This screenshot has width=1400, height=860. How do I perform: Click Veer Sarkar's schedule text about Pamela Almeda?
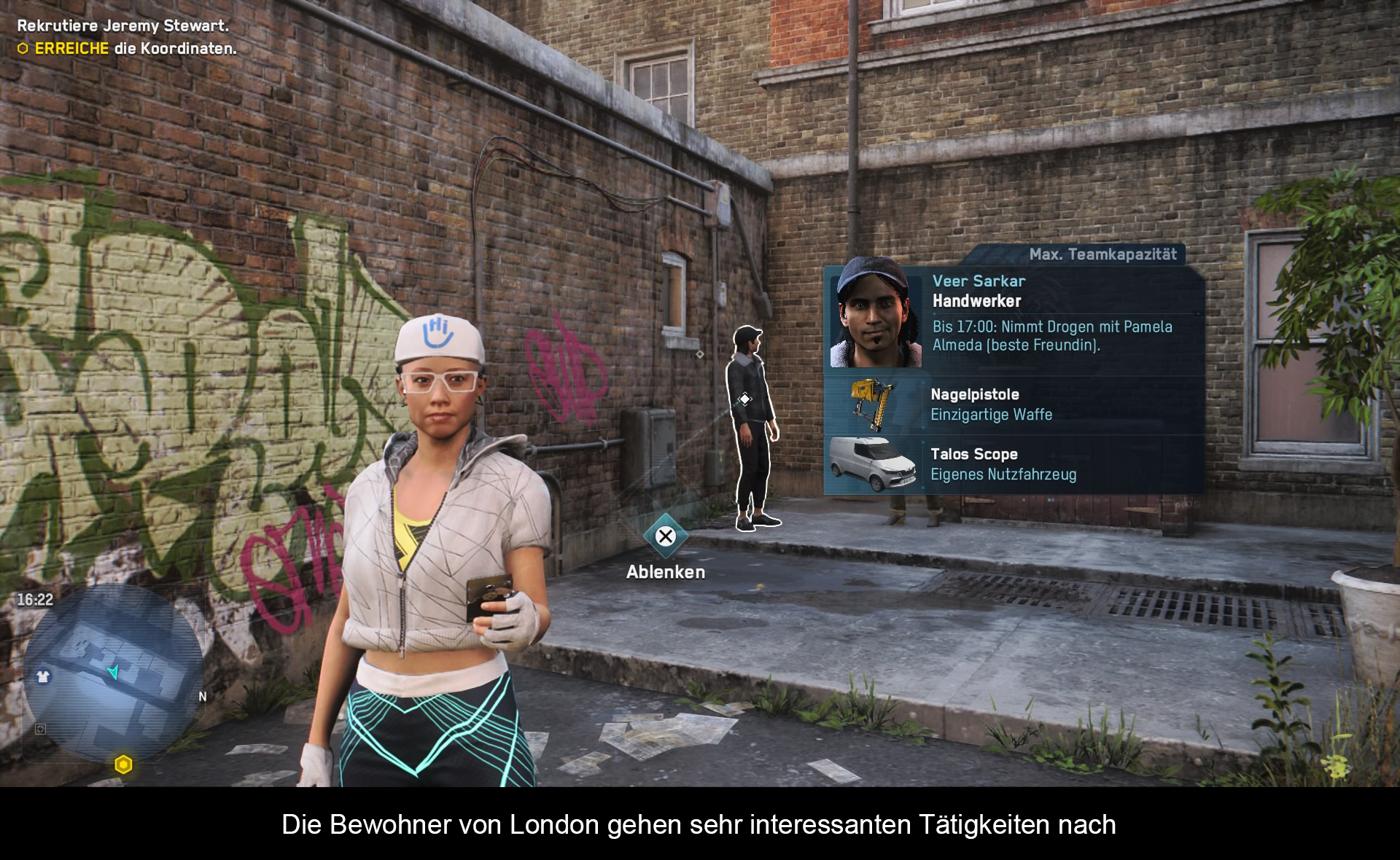1052,336
